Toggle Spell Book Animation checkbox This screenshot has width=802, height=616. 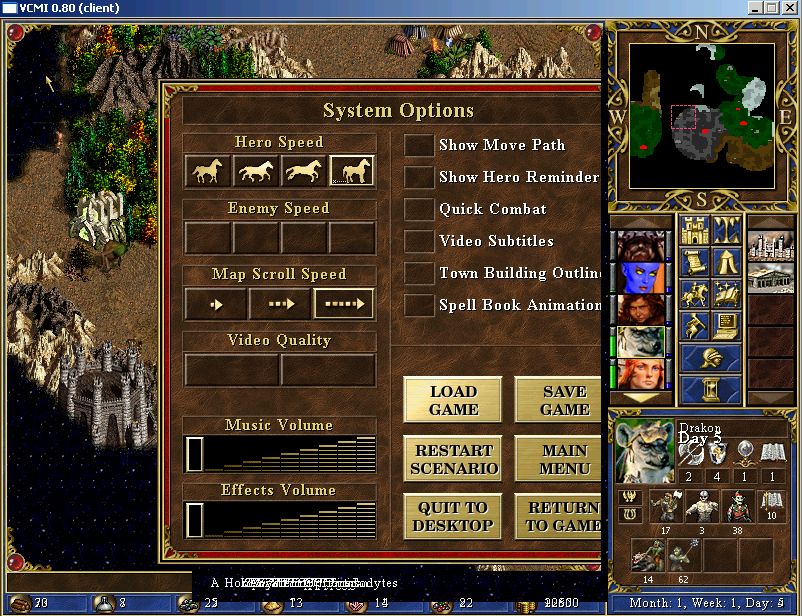click(418, 305)
